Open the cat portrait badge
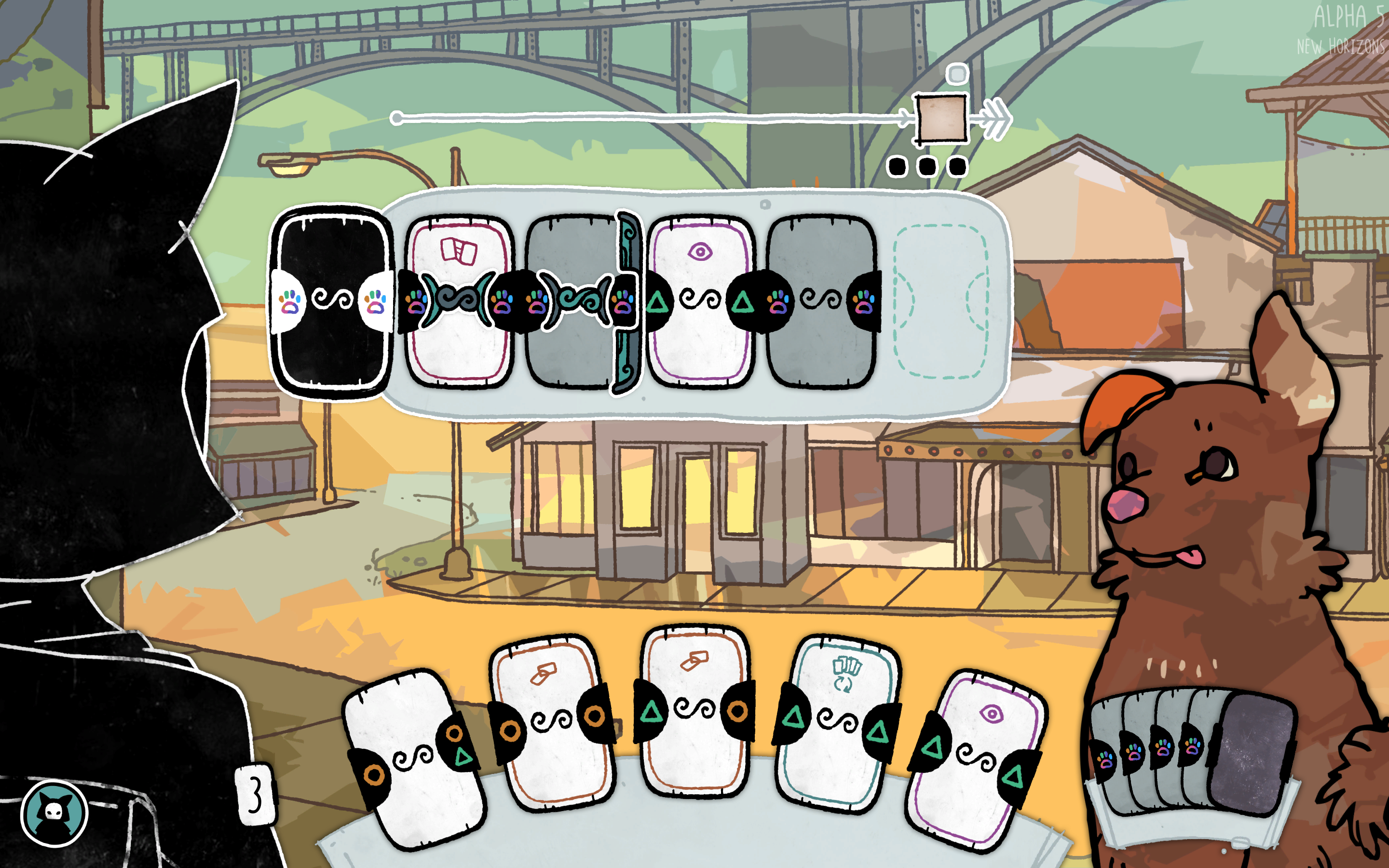Viewport: 1389px width, 868px height. [54, 813]
